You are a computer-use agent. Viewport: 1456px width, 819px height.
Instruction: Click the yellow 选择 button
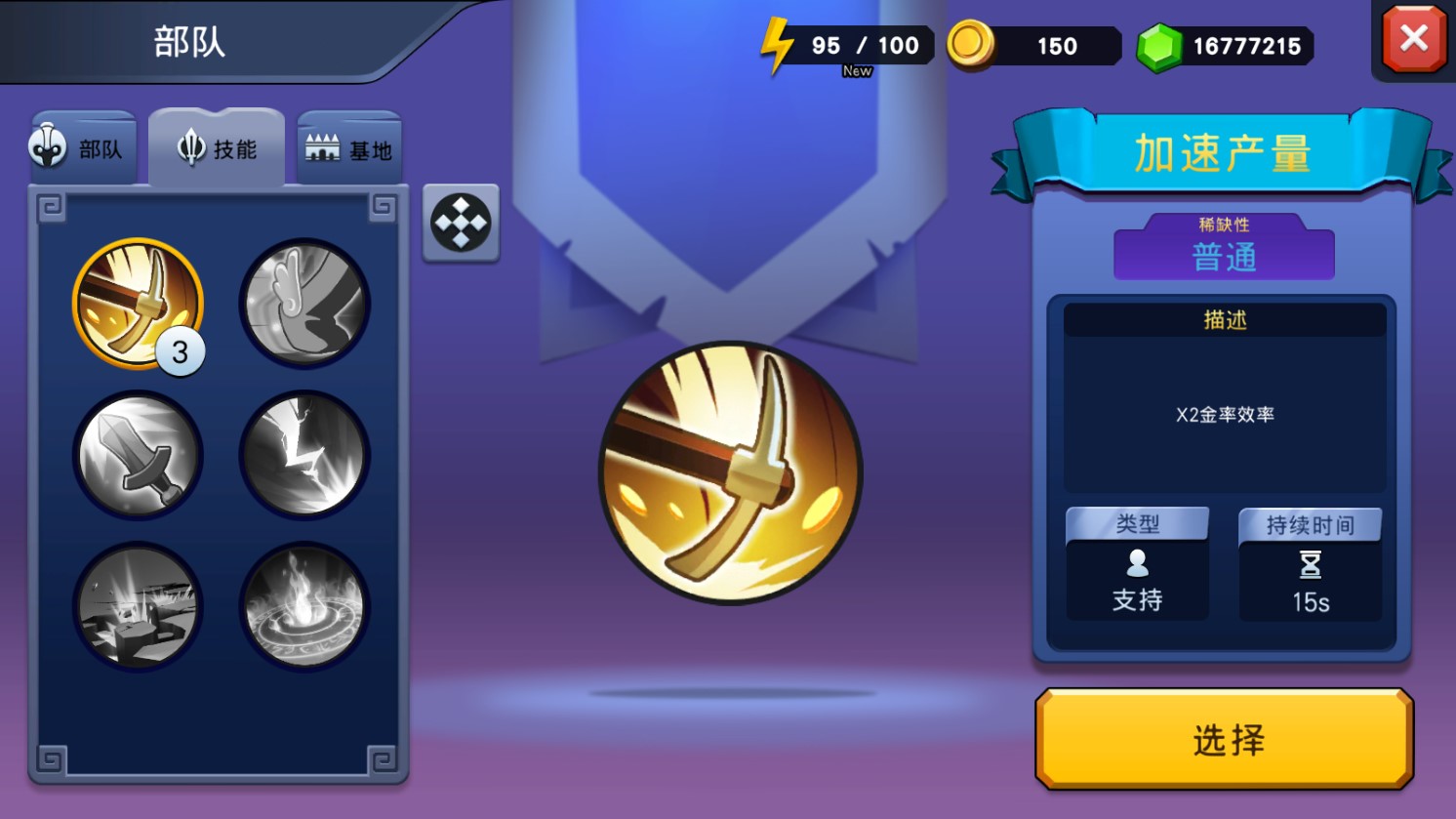coord(1225,739)
